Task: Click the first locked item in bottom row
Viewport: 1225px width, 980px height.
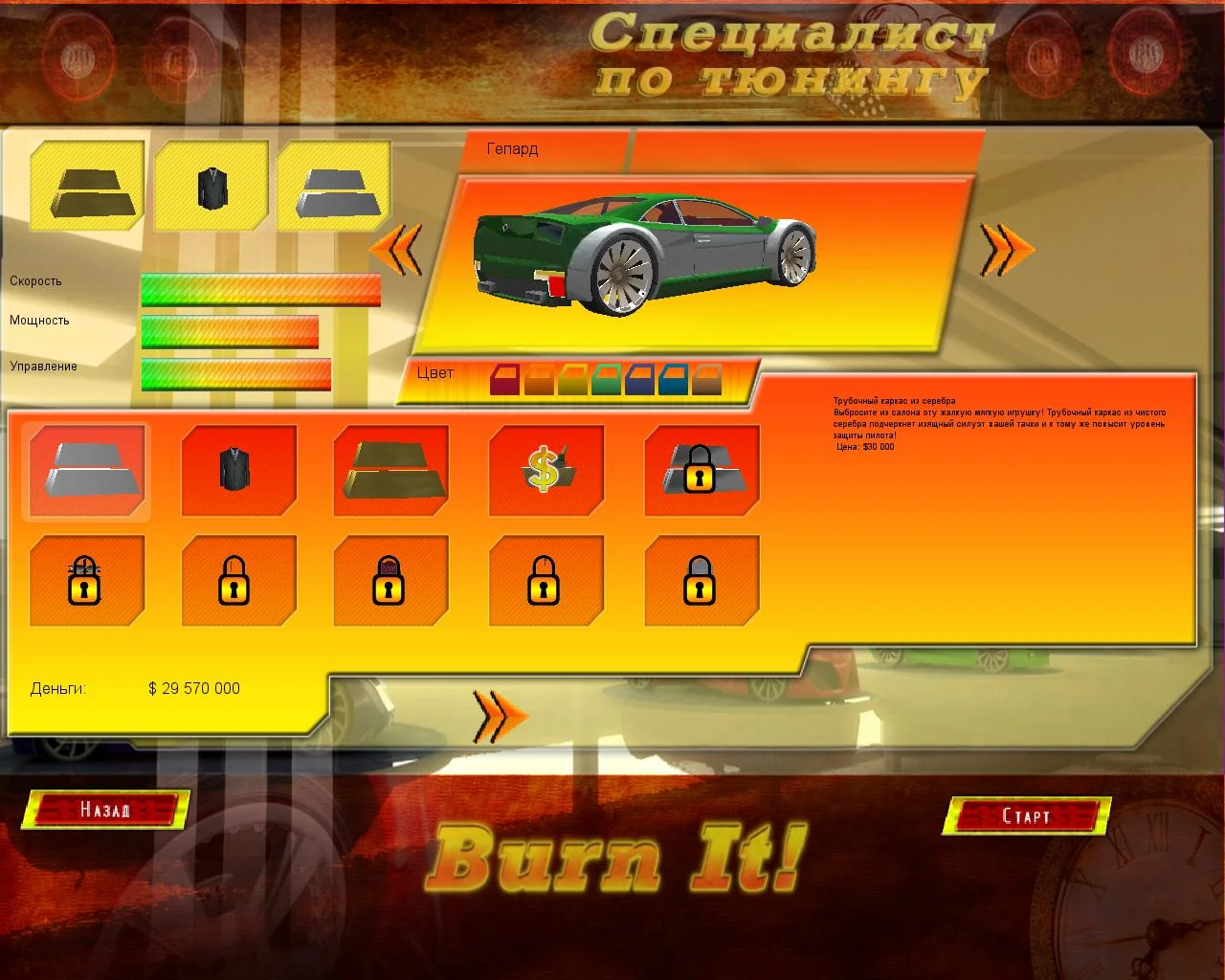Action: [86, 580]
